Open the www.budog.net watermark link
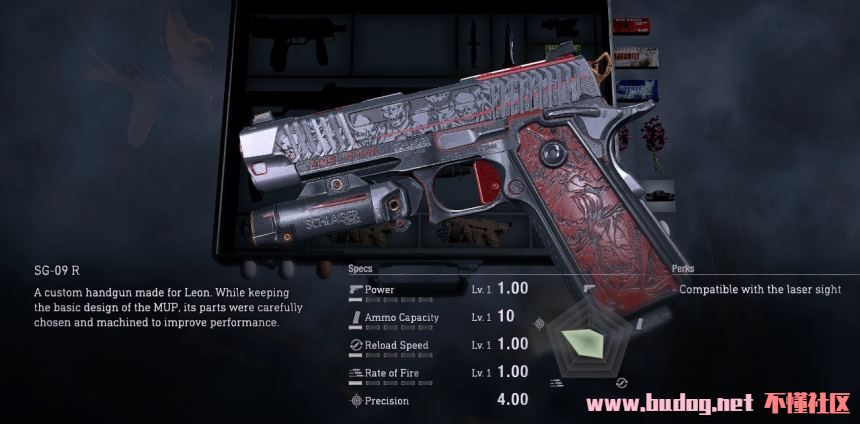 (668, 405)
